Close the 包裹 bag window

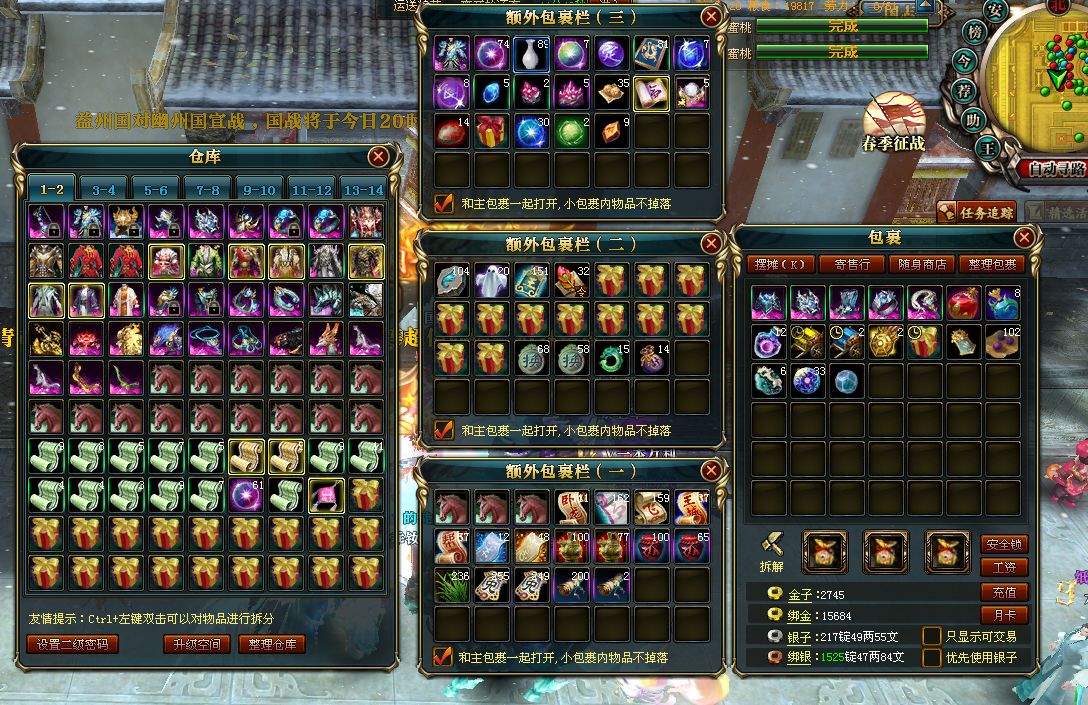click(1024, 238)
